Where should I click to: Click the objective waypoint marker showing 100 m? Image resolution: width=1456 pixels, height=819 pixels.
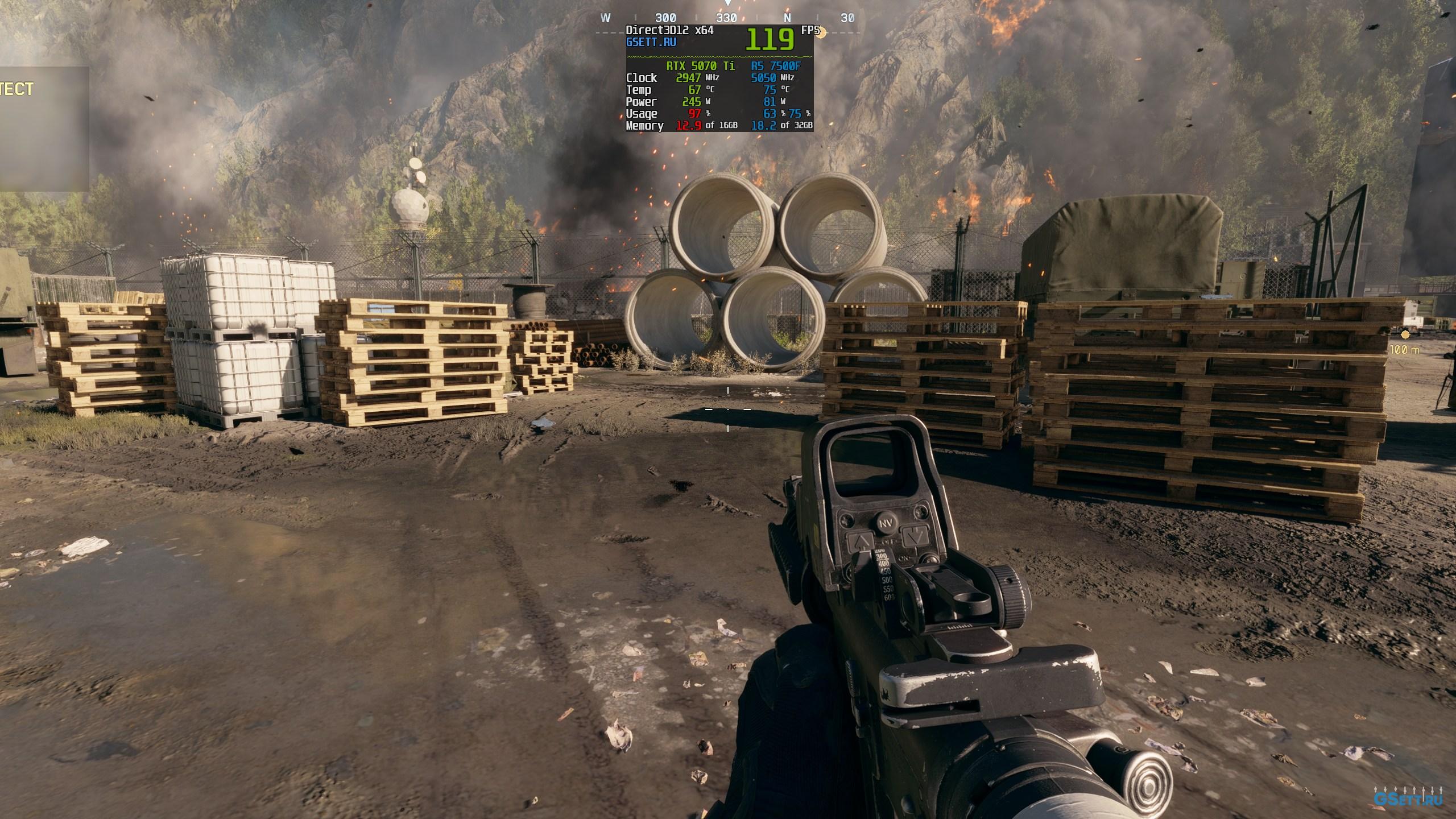coord(1405,335)
